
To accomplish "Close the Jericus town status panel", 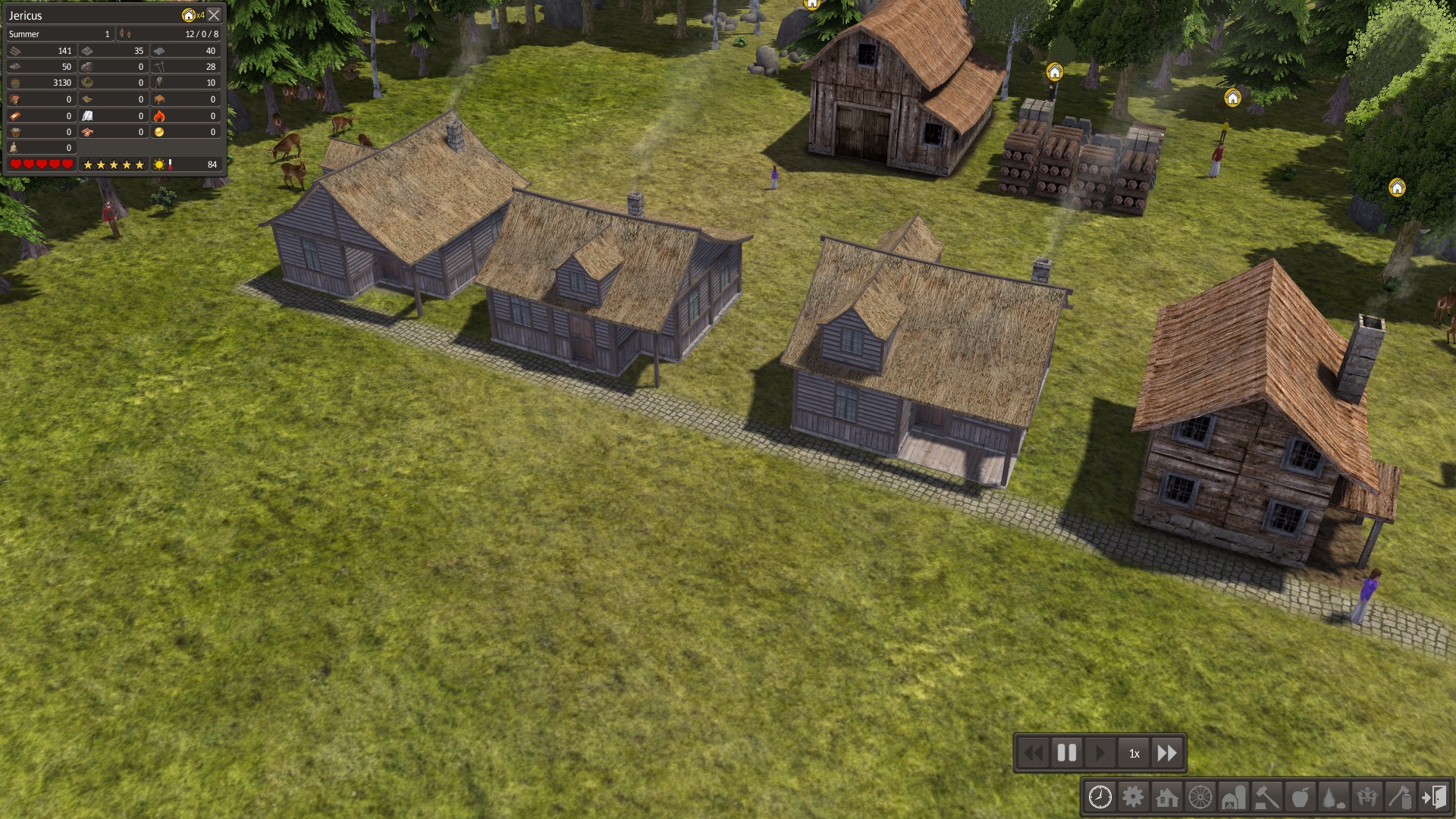I will (x=215, y=15).
